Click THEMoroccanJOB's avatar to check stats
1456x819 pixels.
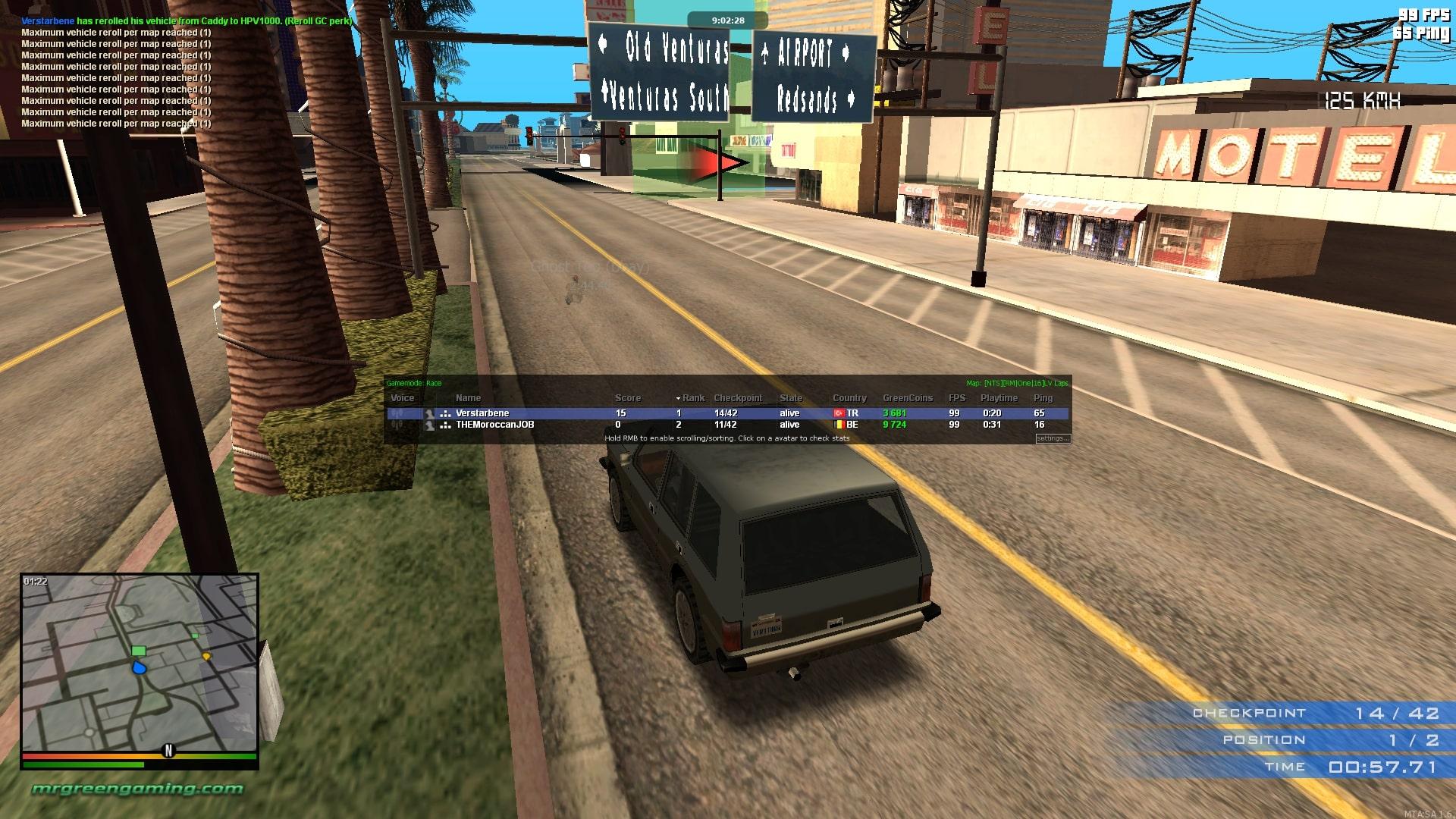pyautogui.click(x=429, y=425)
